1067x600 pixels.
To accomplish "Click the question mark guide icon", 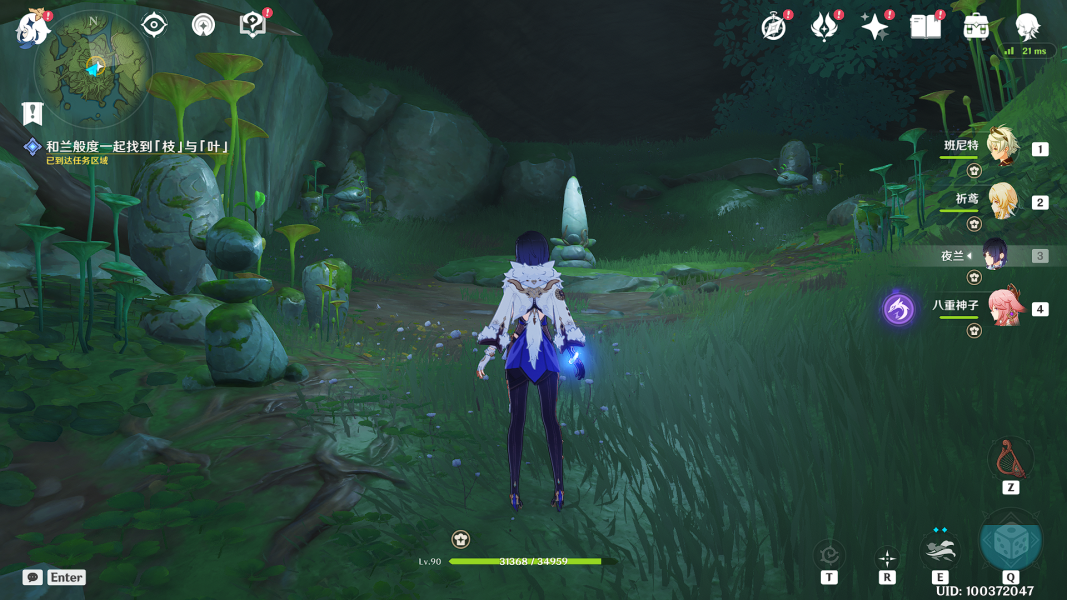I will (x=253, y=25).
